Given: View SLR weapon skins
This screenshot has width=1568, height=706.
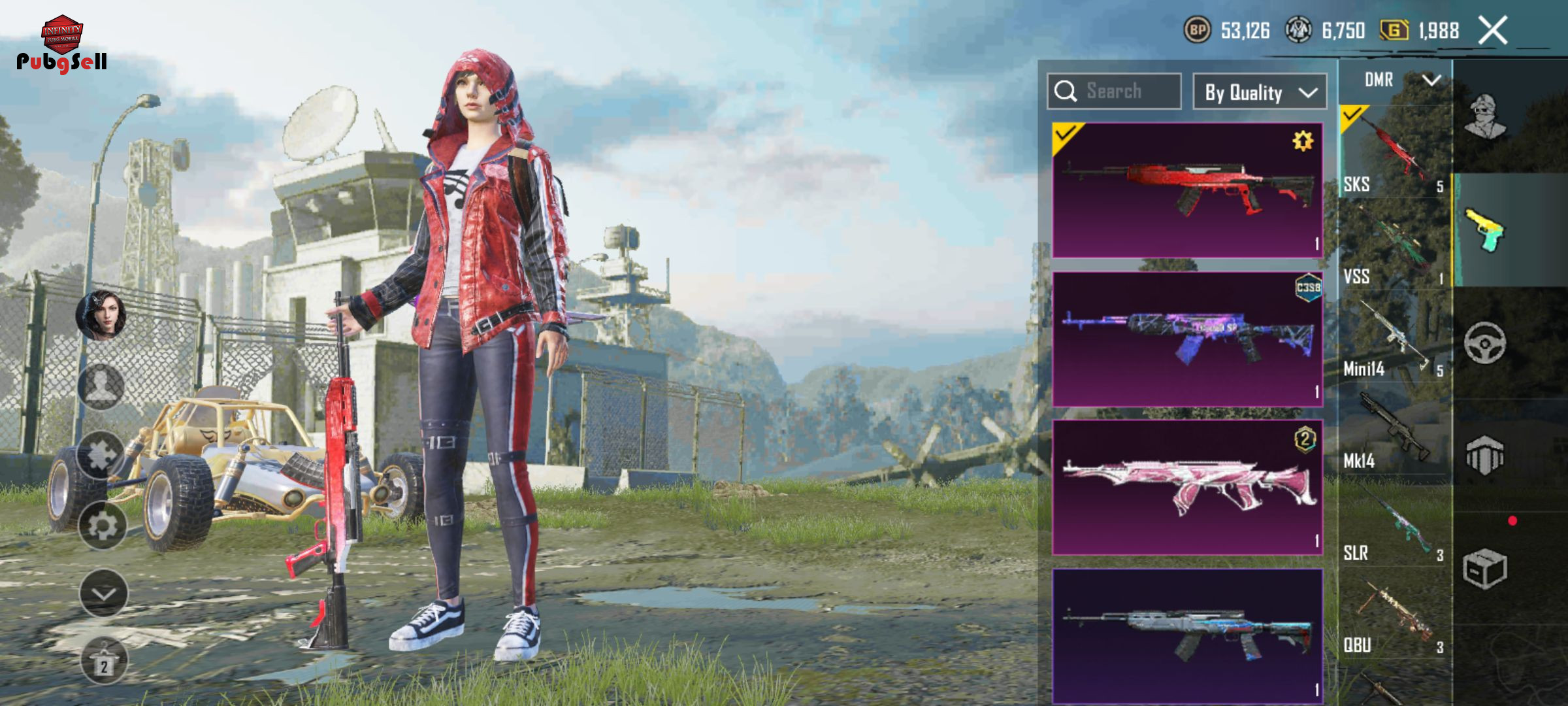Looking at the screenshot, I should (1394, 523).
